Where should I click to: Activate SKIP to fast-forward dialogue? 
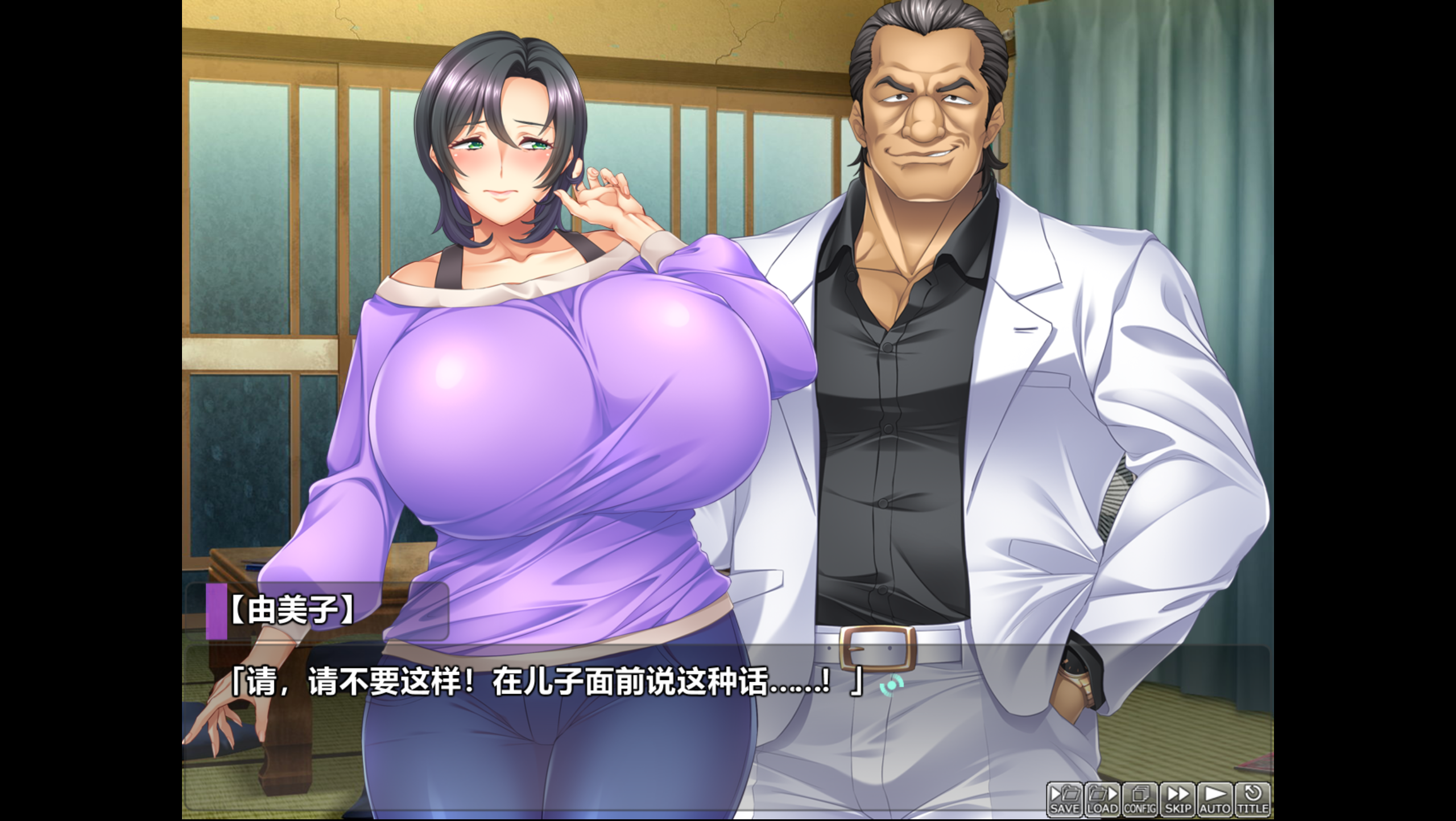point(1177,799)
